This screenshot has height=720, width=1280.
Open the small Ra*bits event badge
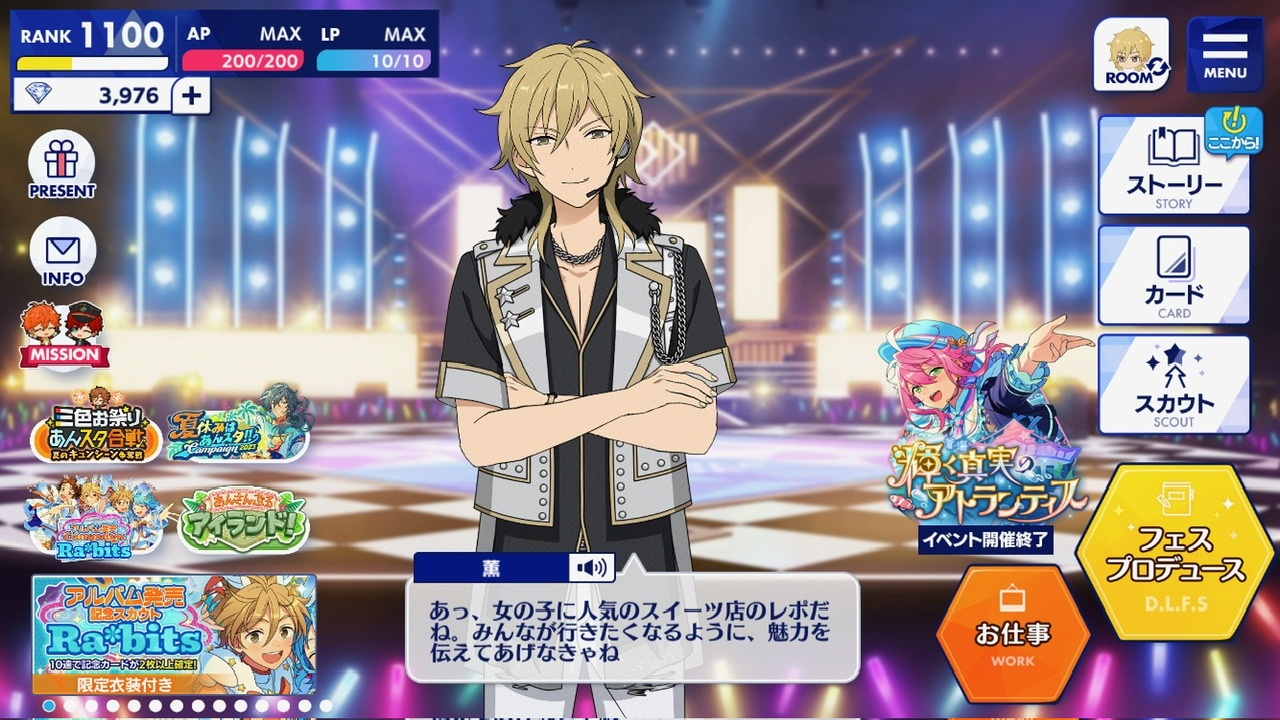coord(96,516)
